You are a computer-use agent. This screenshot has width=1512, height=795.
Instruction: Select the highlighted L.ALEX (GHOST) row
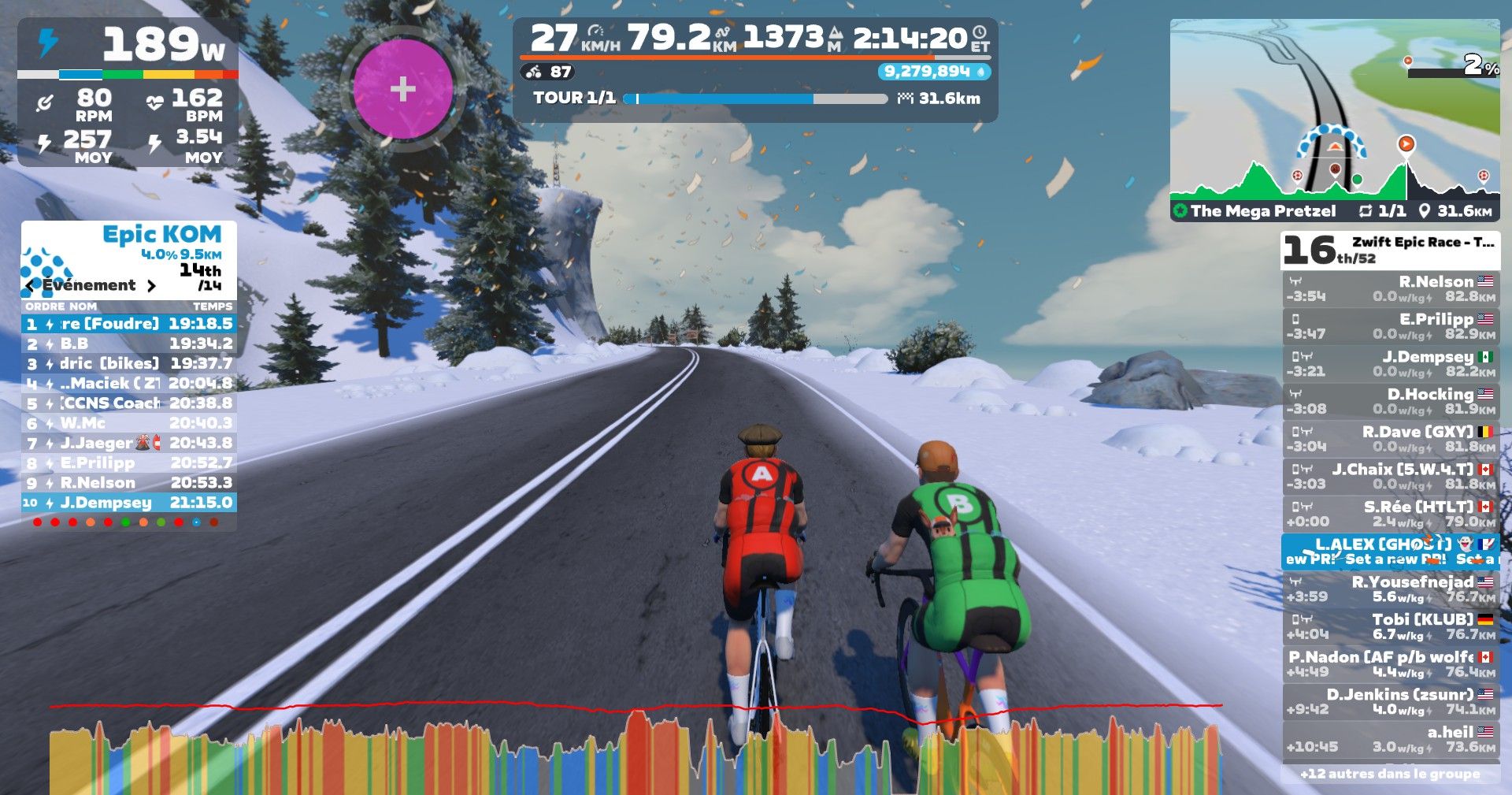tap(1391, 551)
